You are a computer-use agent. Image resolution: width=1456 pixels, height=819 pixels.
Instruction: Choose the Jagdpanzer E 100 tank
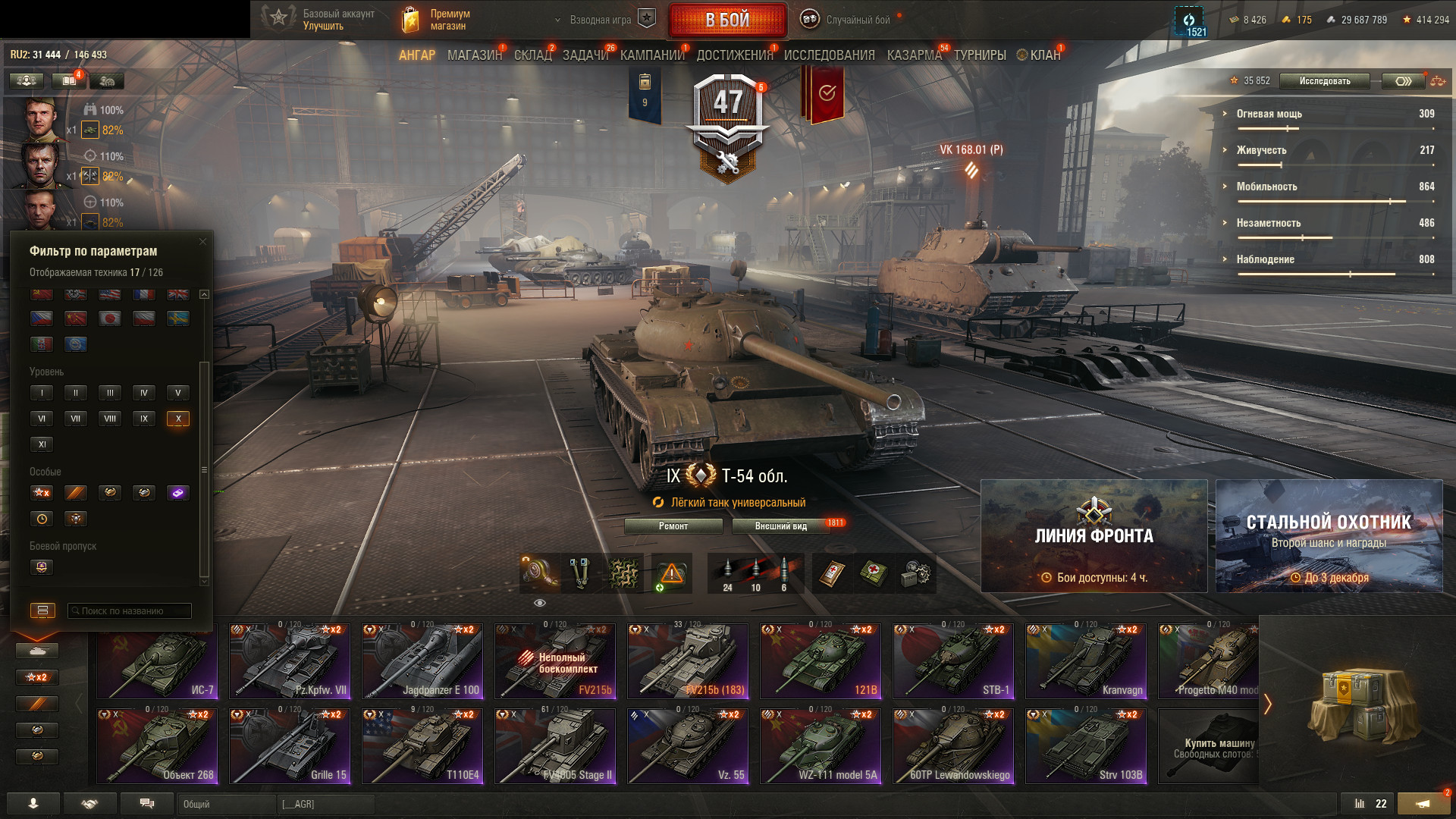click(422, 661)
